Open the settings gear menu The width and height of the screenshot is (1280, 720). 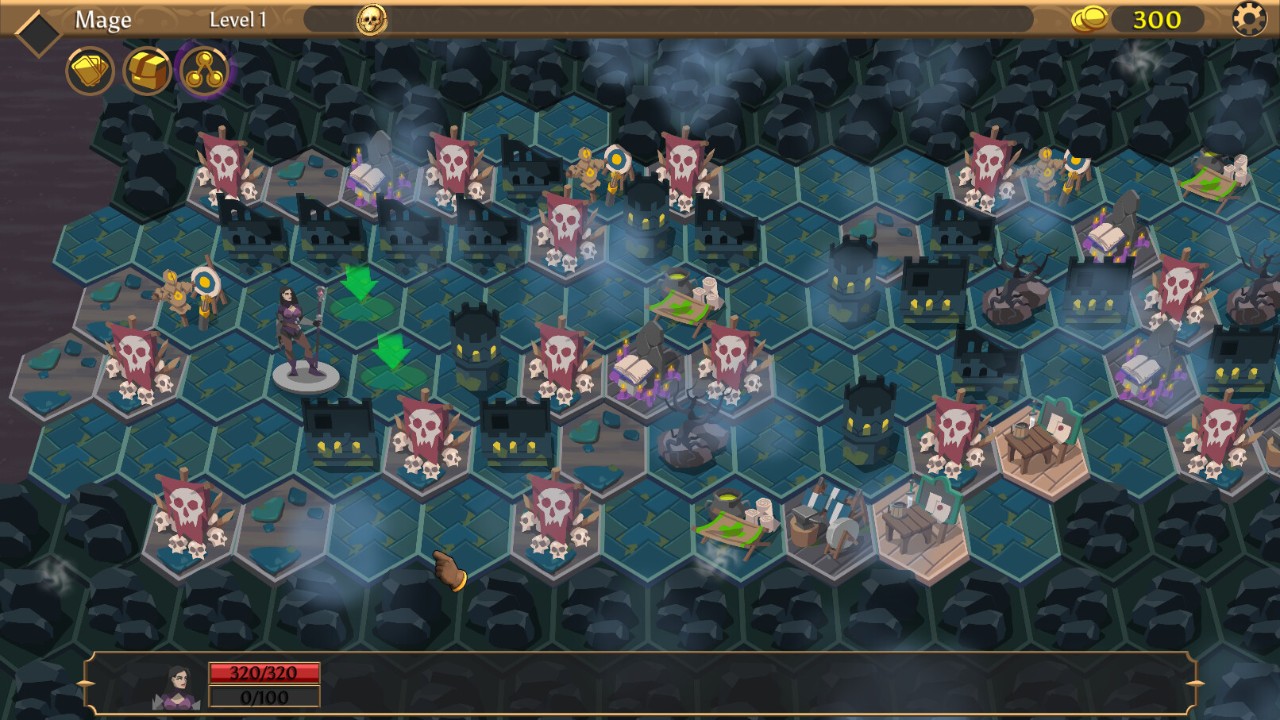[x=1249, y=19]
